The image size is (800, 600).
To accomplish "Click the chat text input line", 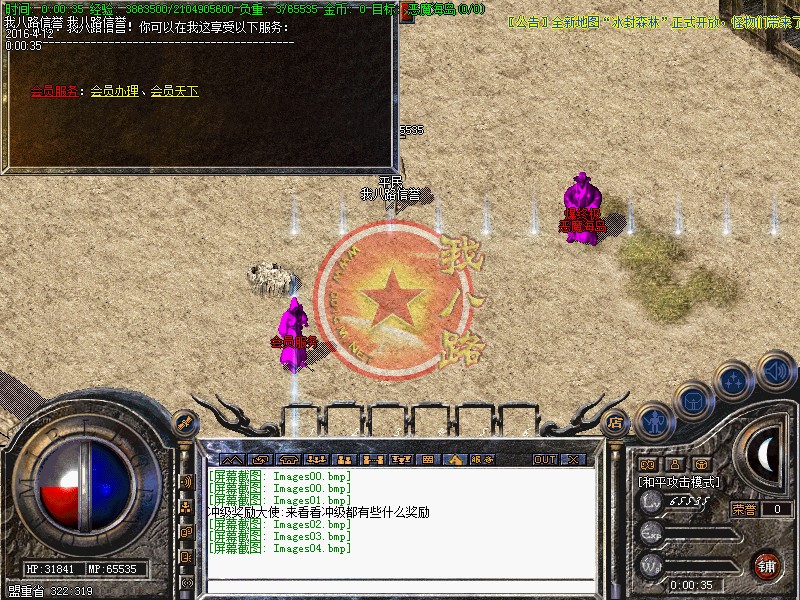I will 400,582.
